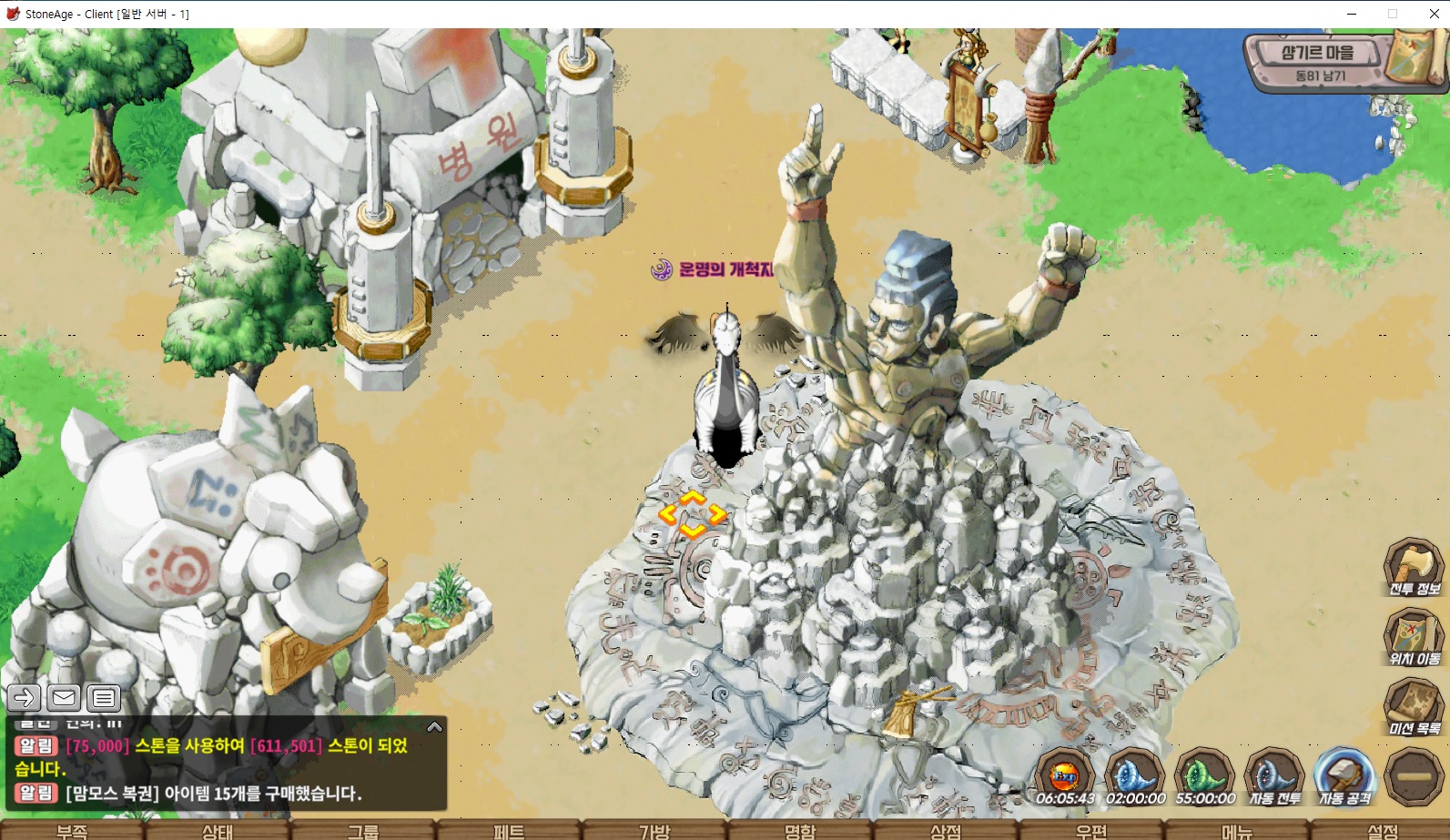Show the 미션 목록 mission list scroll
The image size is (1450, 840).
click(1414, 707)
